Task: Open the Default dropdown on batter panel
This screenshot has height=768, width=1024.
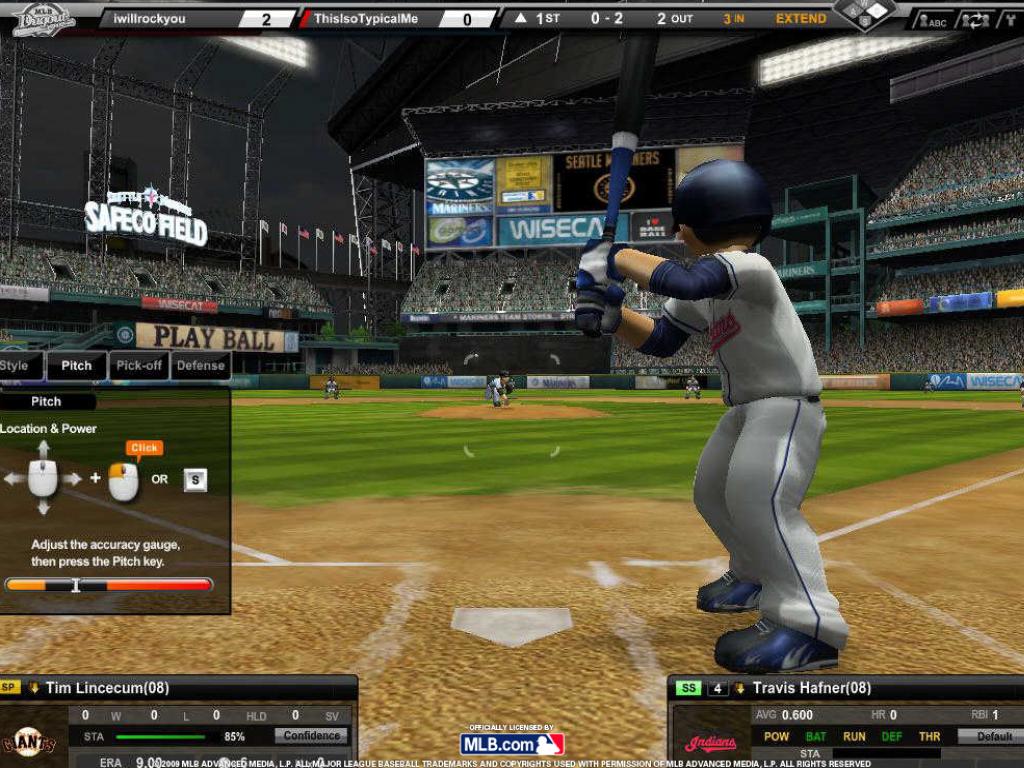Action: click(989, 736)
